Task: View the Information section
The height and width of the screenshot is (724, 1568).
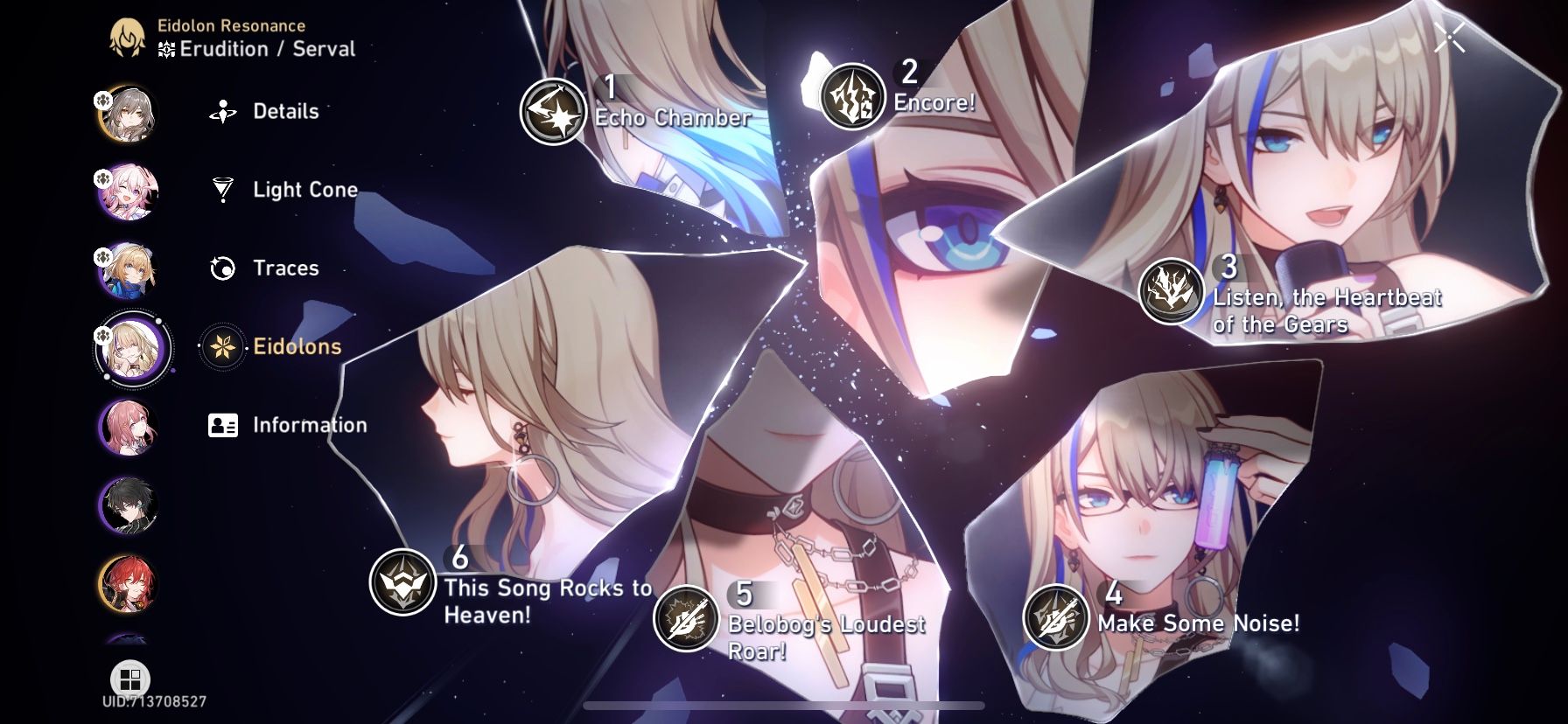Action: coord(309,425)
